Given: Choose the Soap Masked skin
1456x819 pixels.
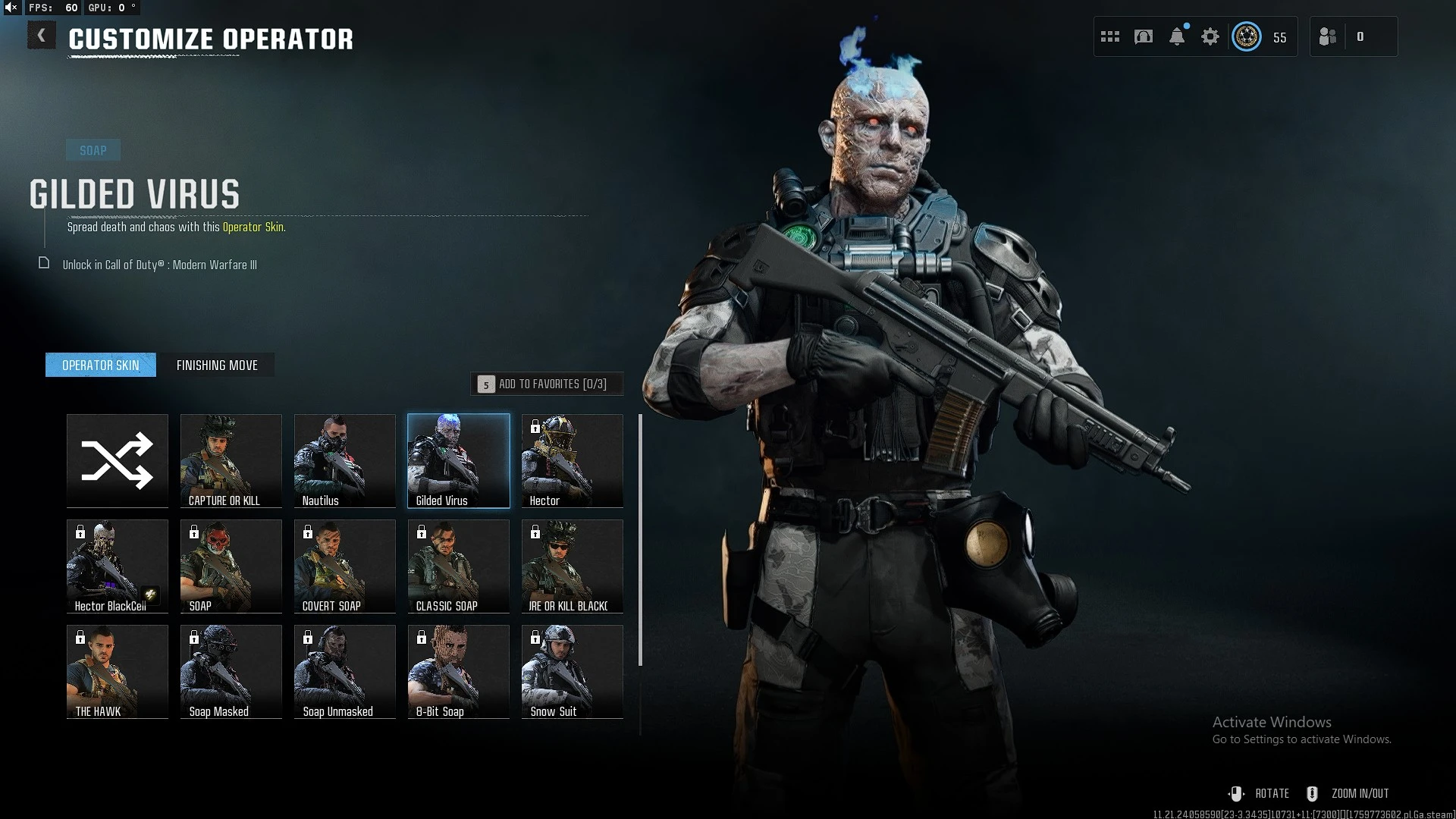Looking at the screenshot, I should point(231,671).
